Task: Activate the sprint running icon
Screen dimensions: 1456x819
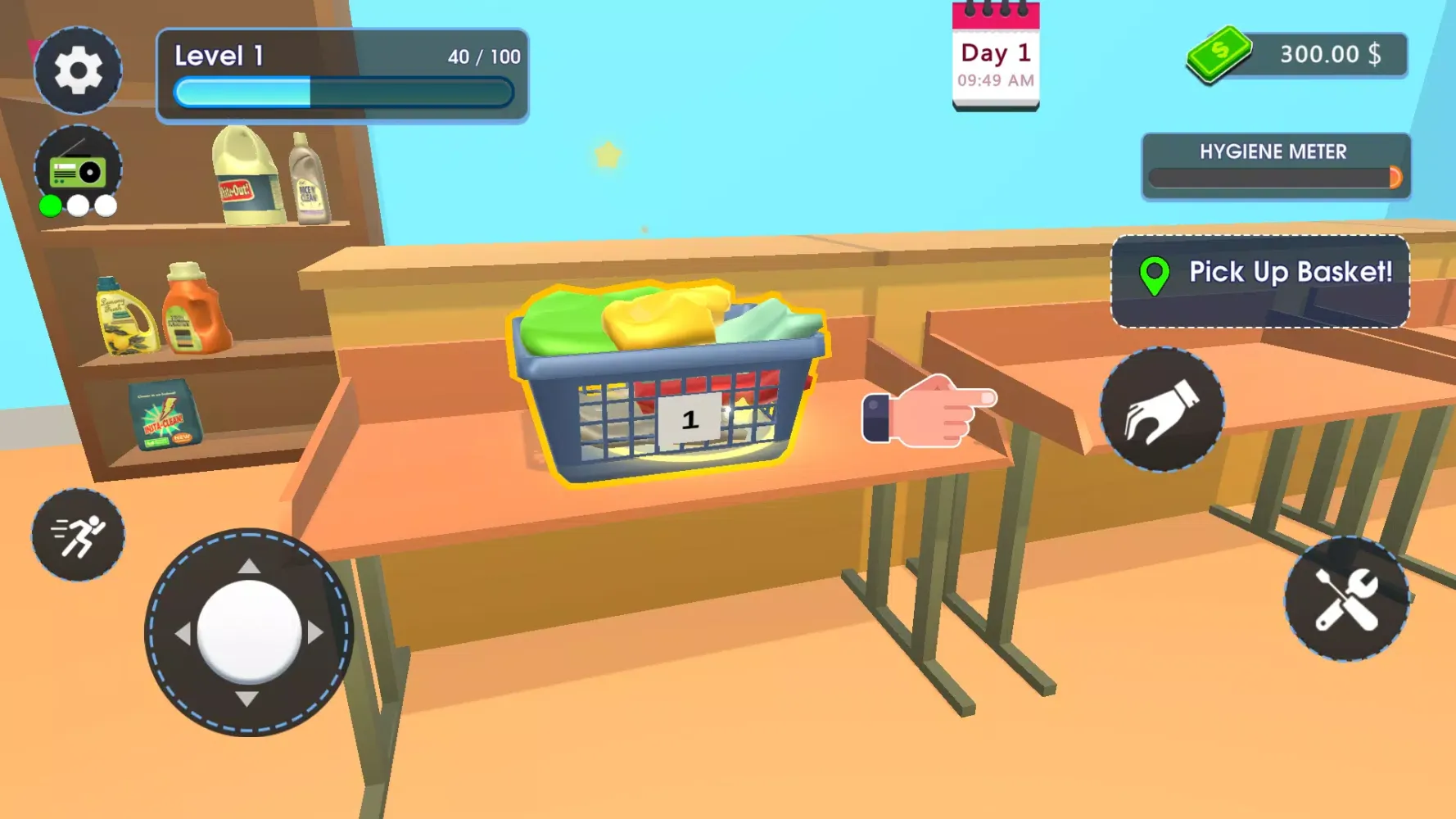Action: click(78, 533)
